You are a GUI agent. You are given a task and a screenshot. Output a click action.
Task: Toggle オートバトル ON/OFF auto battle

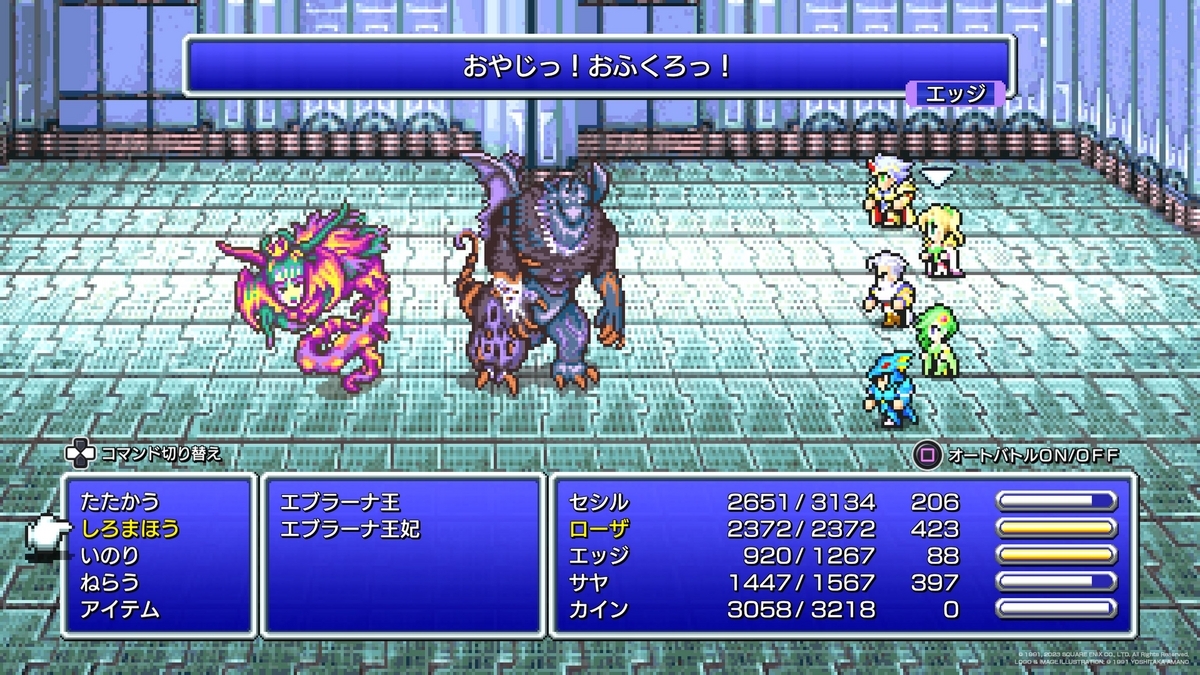pyautogui.click(x=1016, y=455)
